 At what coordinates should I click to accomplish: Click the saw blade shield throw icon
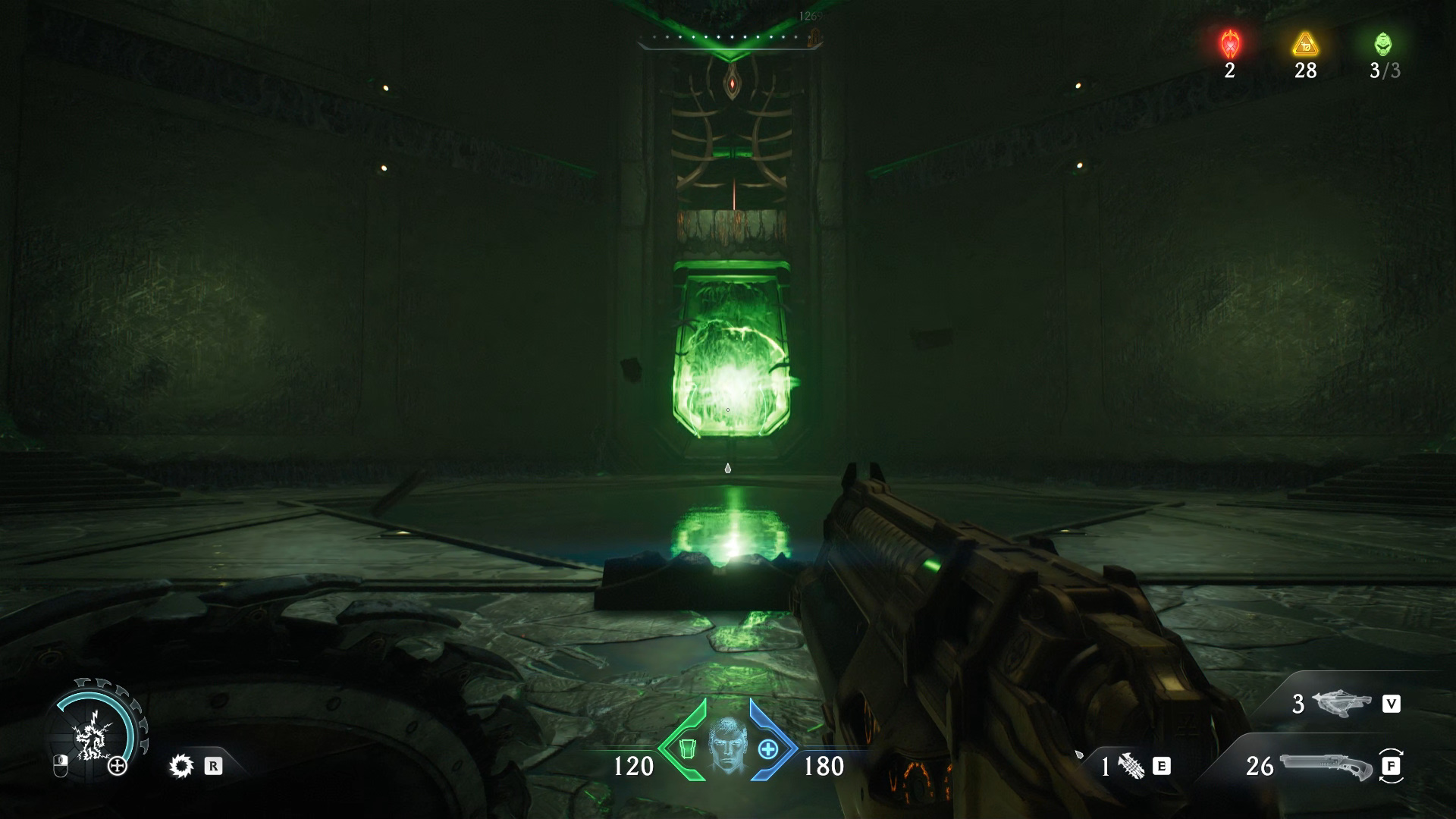click(x=180, y=767)
